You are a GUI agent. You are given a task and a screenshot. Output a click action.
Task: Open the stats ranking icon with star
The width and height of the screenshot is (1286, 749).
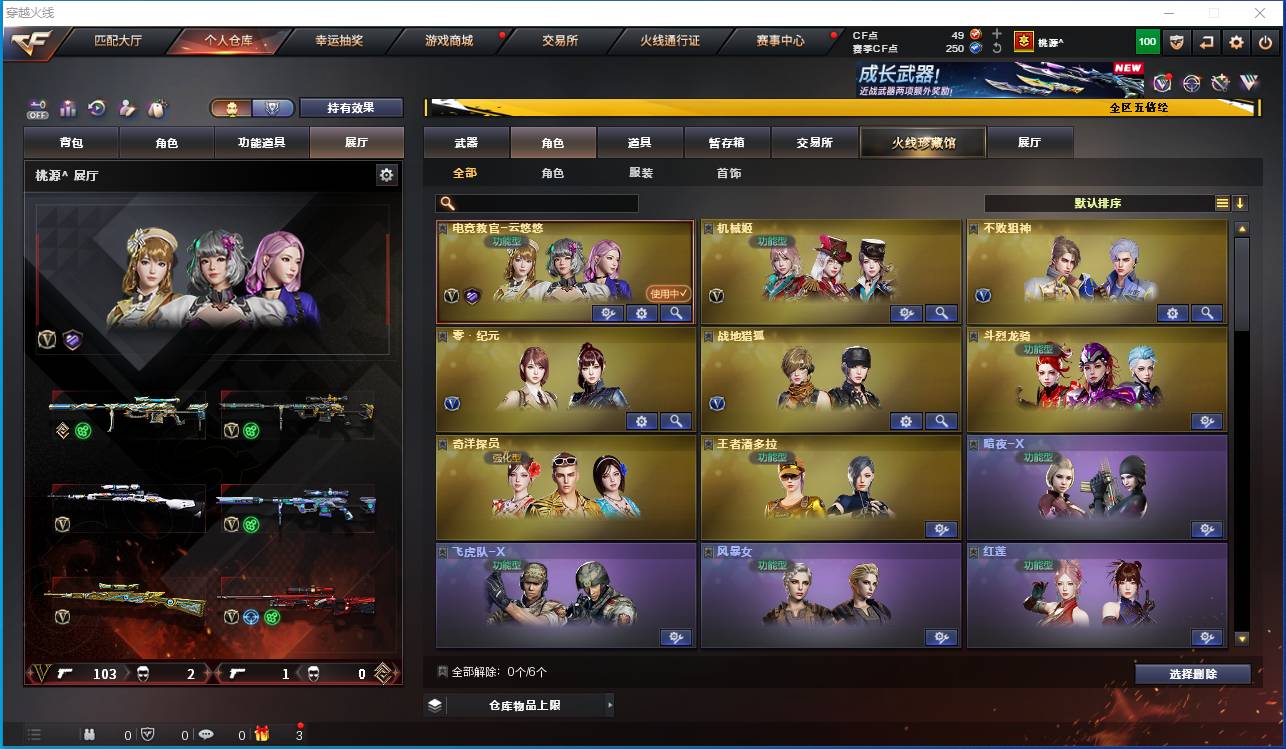(67, 107)
